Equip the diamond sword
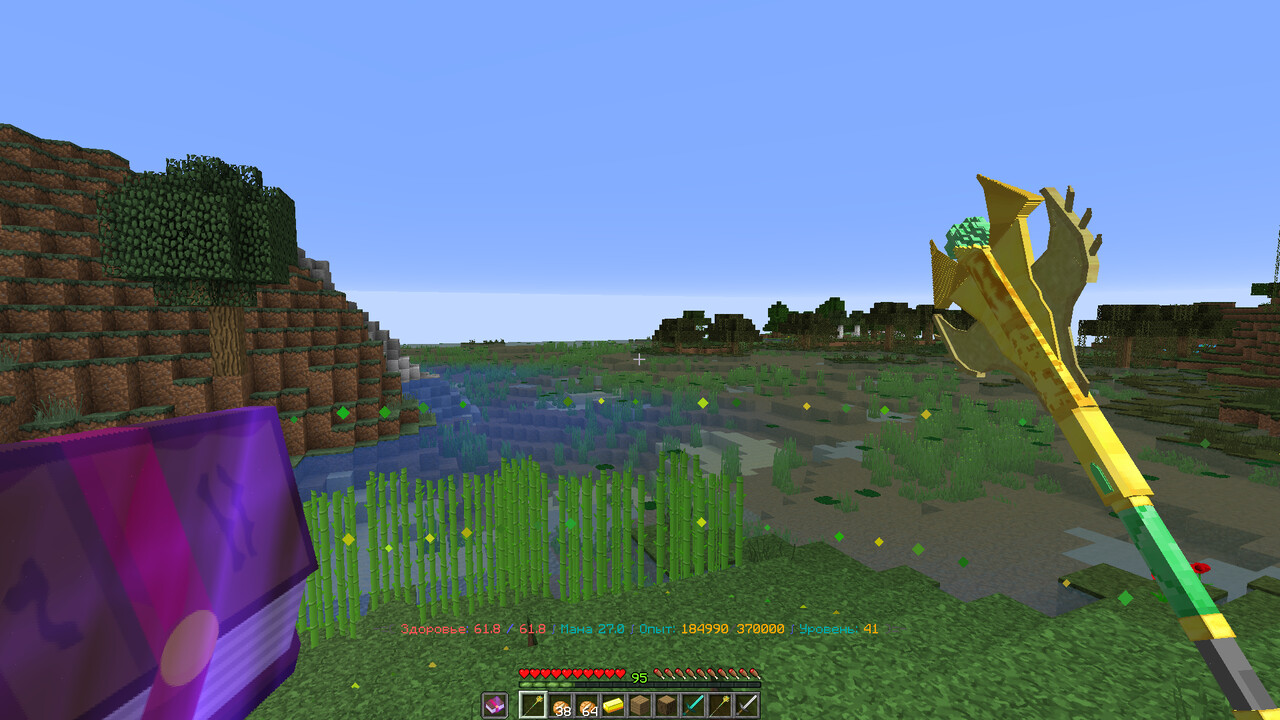Image resolution: width=1280 pixels, height=720 pixels. tap(694, 705)
